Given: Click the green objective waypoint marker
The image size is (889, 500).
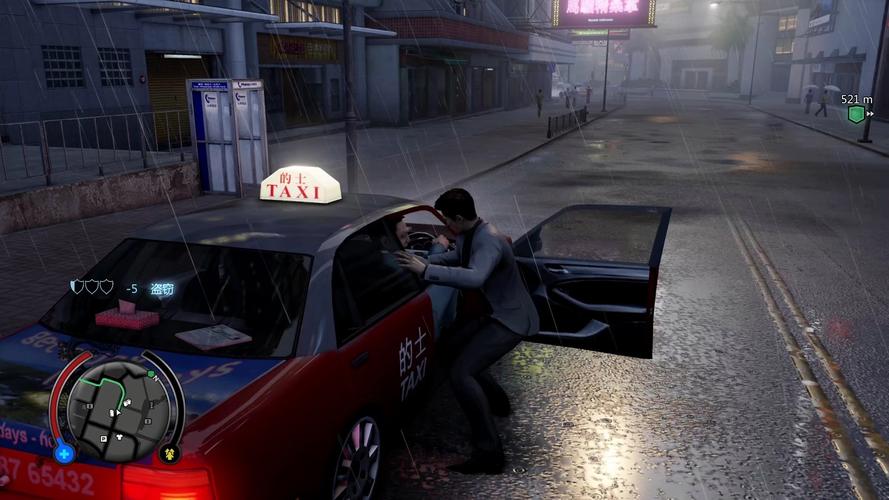Looking at the screenshot, I should click(856, 114).
